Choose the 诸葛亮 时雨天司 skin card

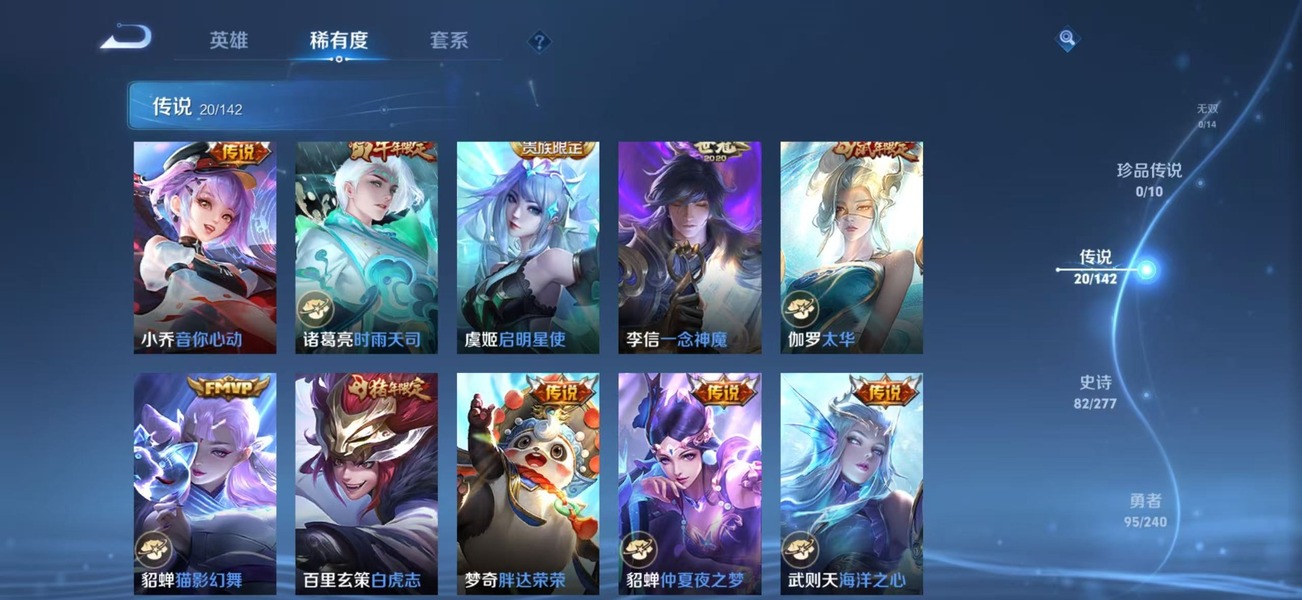(x=367, y=247)
